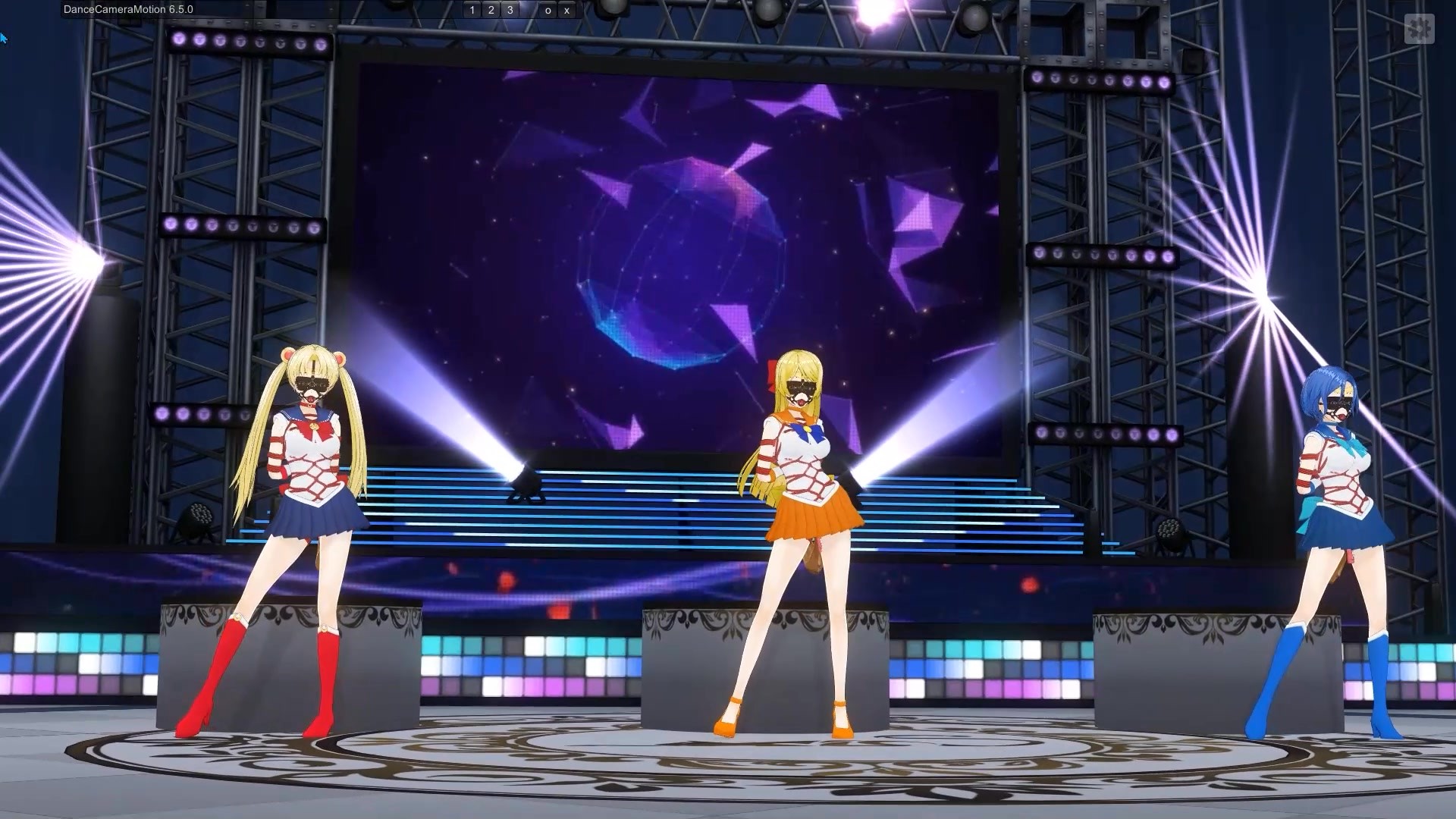Image resolution: width=1456 pixels, height=819 pixels.
Task: Select the button labeled 2
Action: point(491,10)
